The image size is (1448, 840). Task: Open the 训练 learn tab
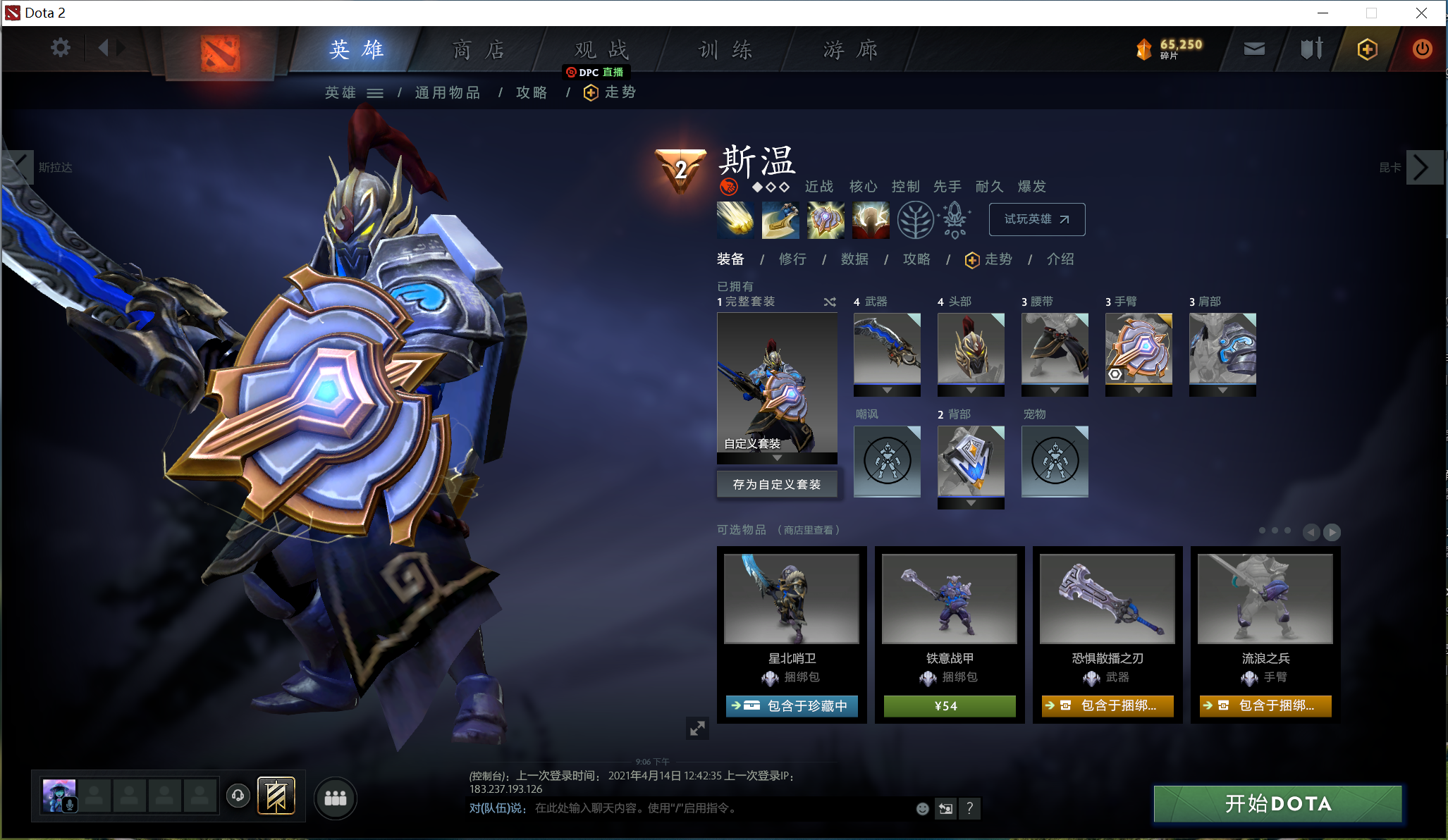[725, 49]
